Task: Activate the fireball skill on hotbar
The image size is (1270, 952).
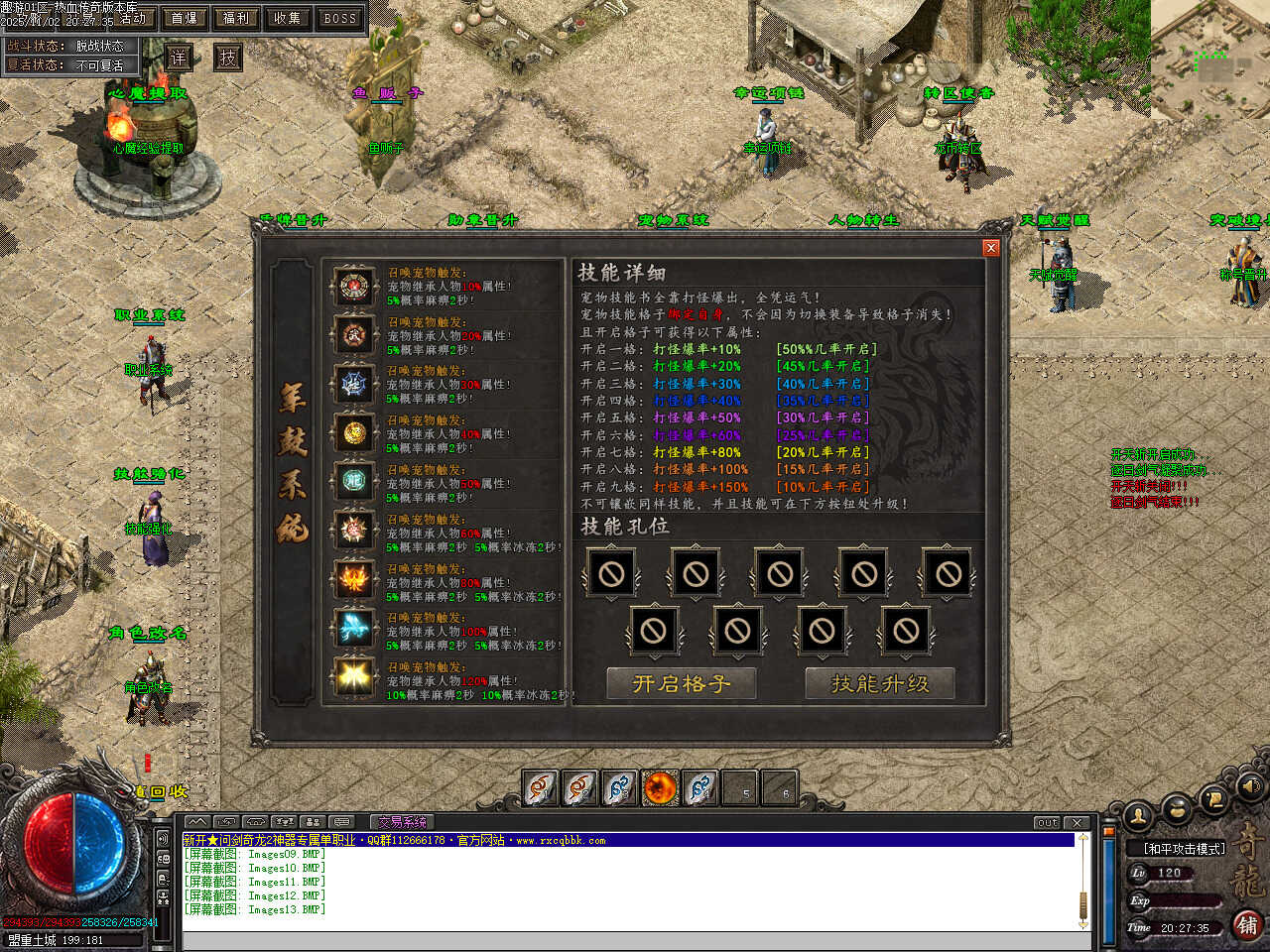Action: point(660,788)
